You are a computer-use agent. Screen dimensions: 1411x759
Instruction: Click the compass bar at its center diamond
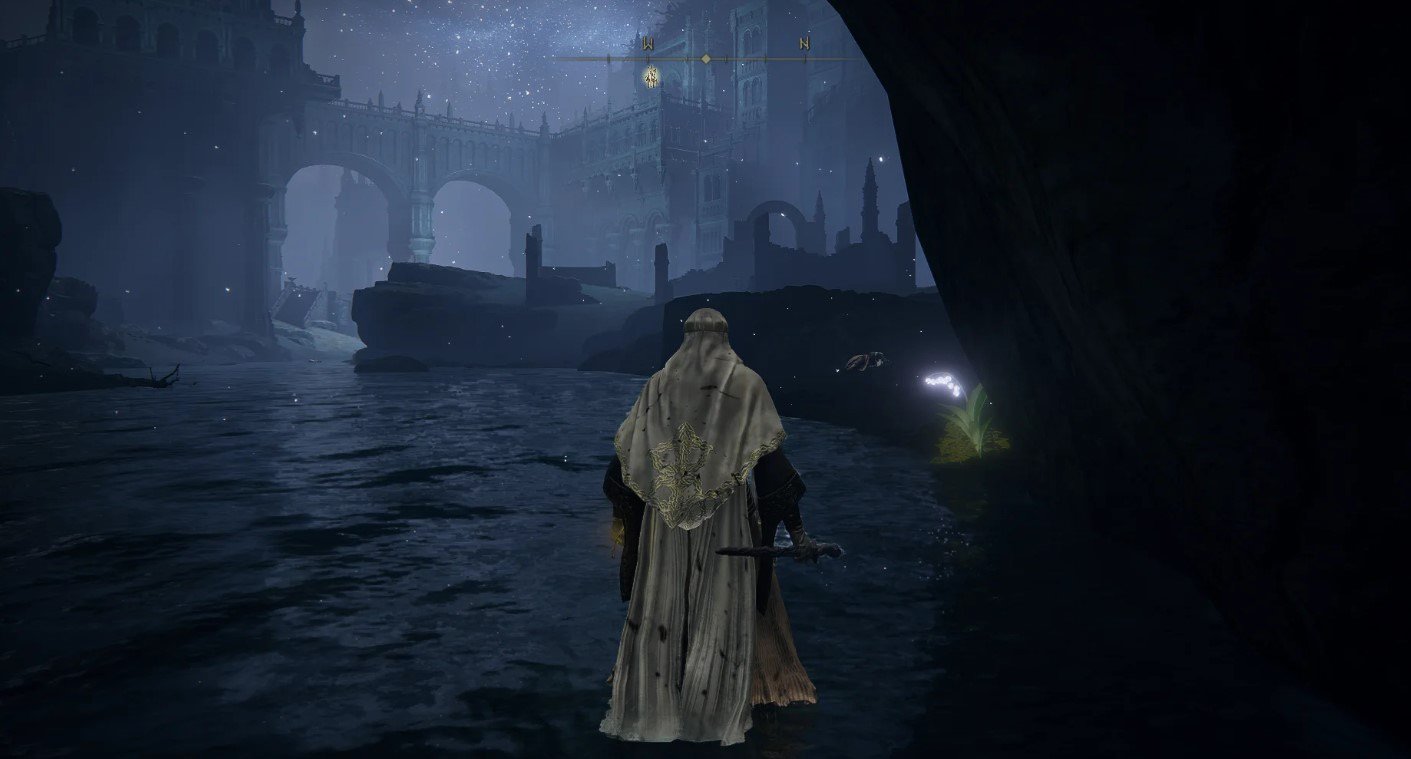click(706, 59)
